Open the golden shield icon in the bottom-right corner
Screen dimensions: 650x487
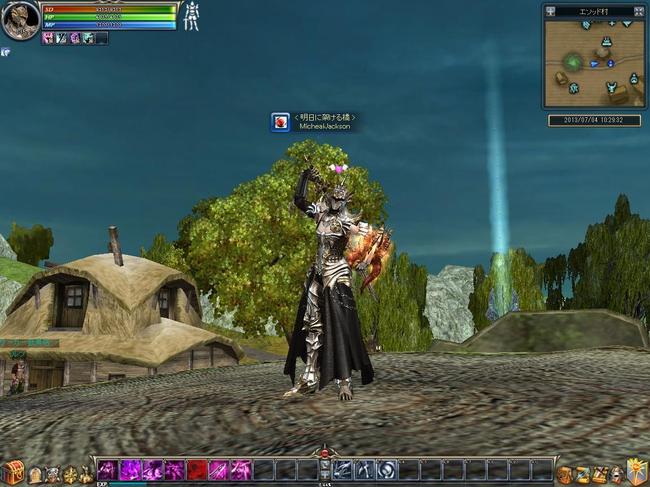636,472
